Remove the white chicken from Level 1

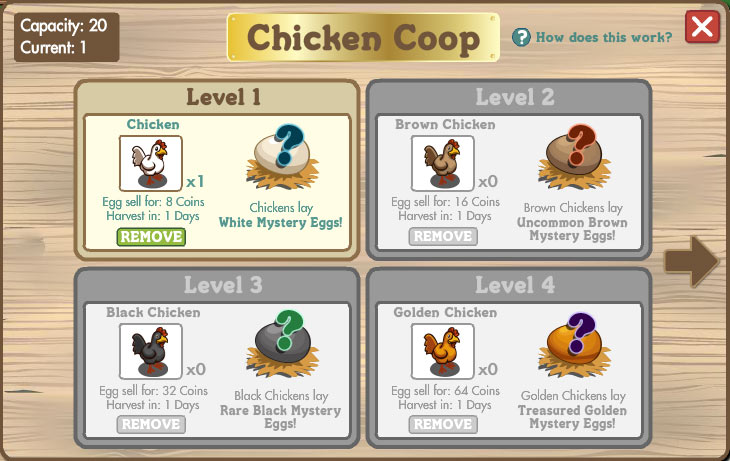151,237
